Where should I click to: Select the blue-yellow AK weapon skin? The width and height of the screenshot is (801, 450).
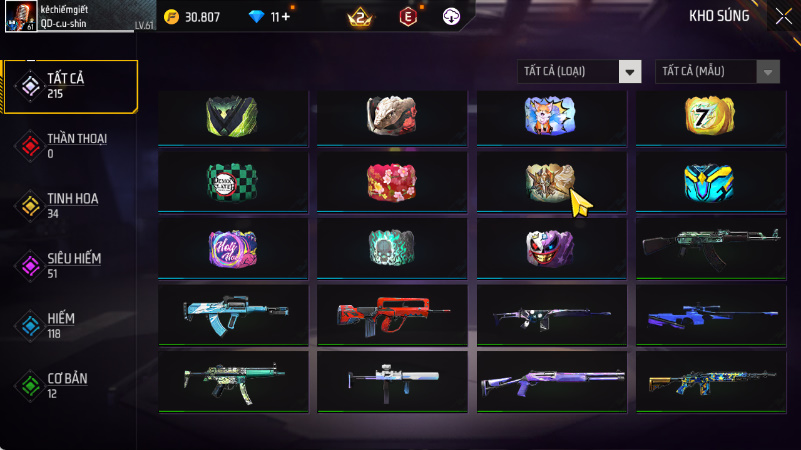point(710,381)
